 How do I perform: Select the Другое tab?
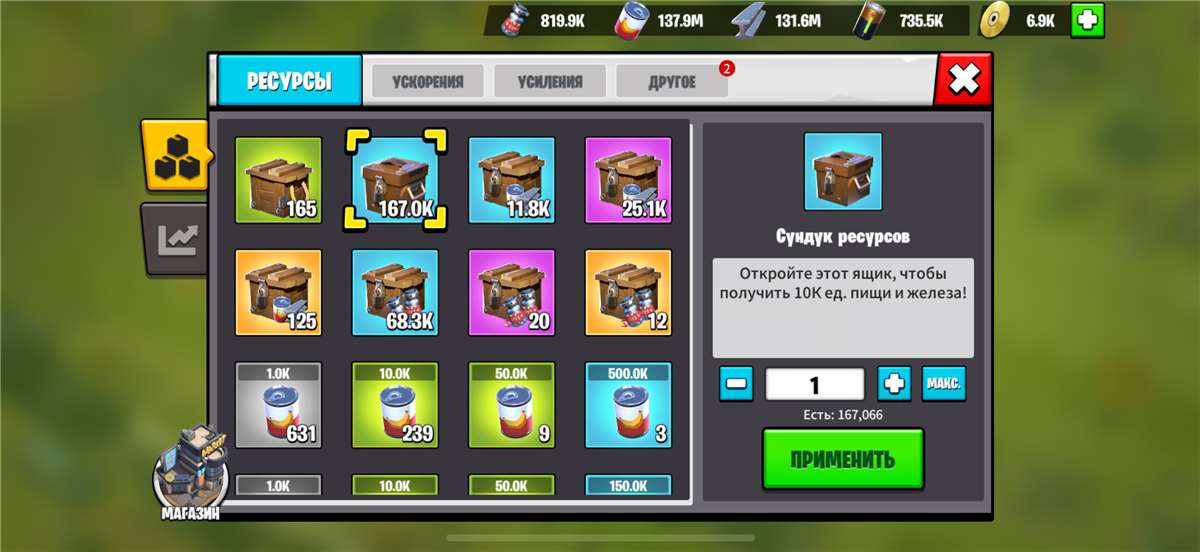point(672,82)
